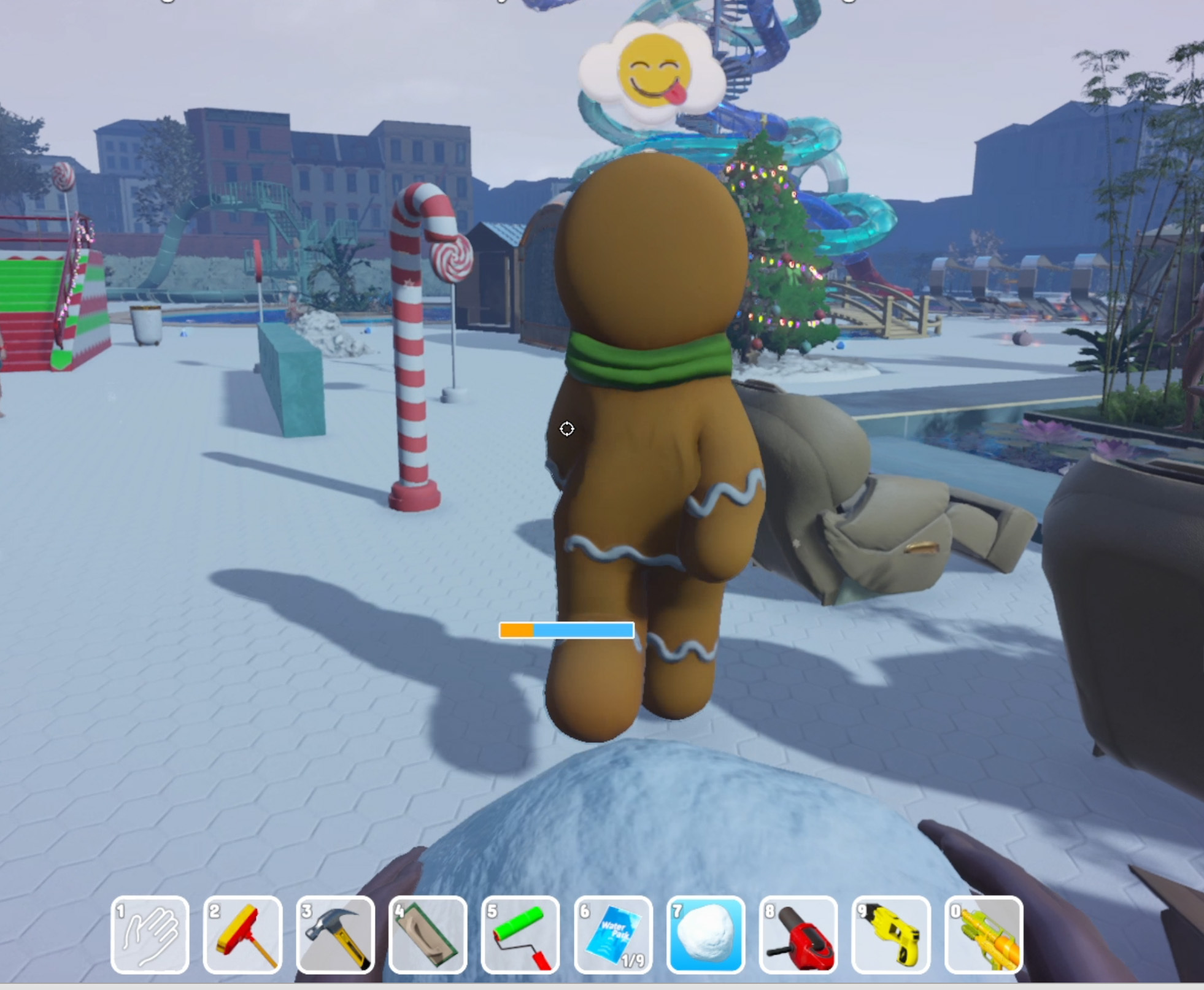Pick the Water Park flyer slot
This screenshot has width=1204, height=990.
613,934
